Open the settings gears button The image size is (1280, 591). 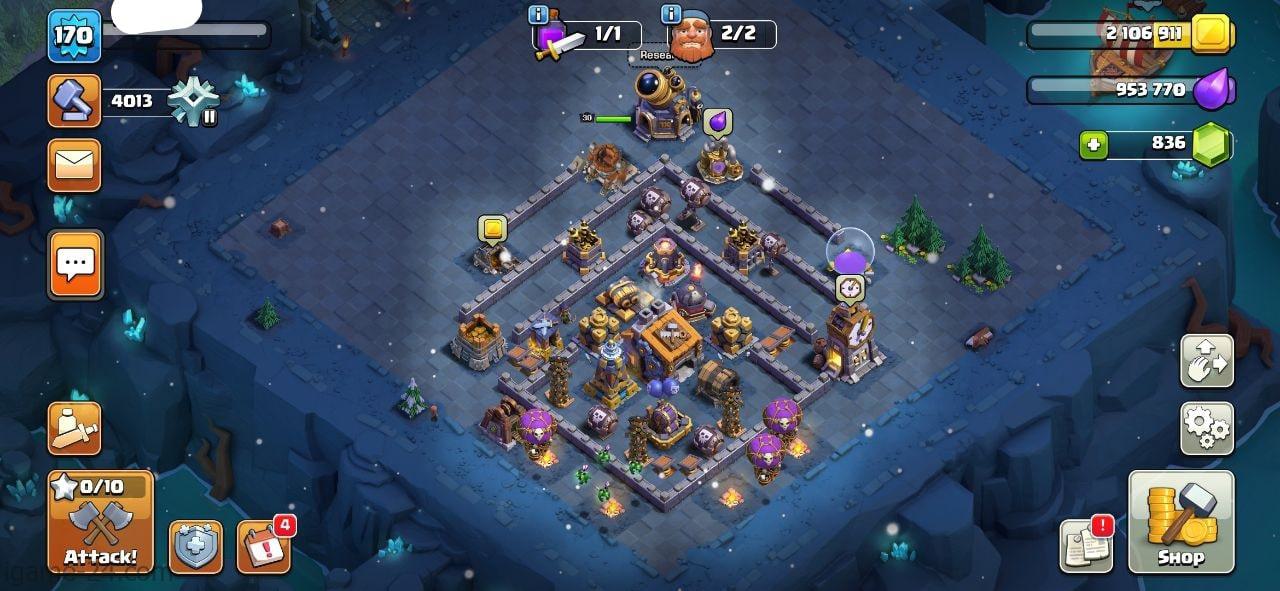tap(1207, 428)
